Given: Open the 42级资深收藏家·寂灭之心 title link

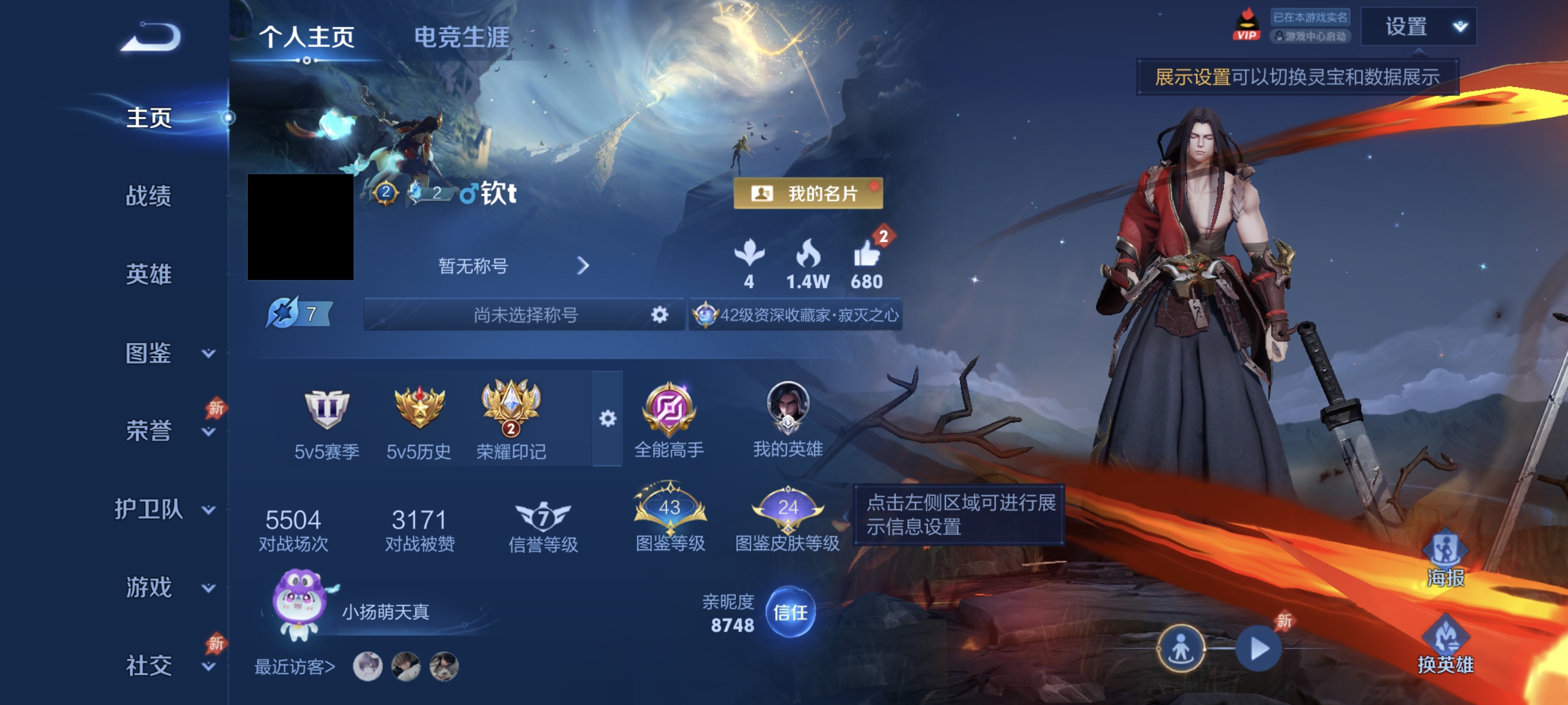Looking at the screenshot, I should 798,315.
